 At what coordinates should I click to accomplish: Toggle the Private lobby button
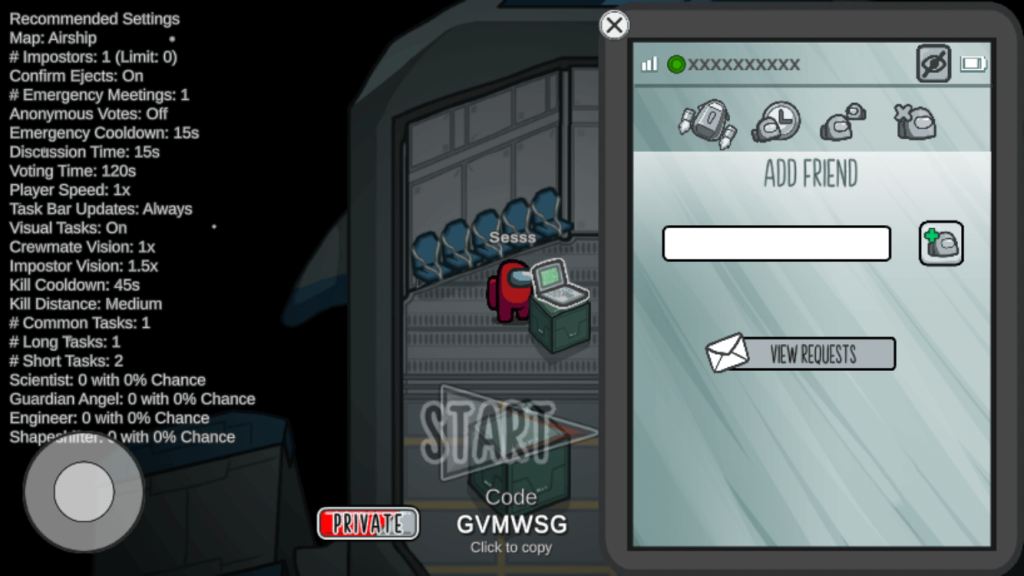tap(367, 523)
